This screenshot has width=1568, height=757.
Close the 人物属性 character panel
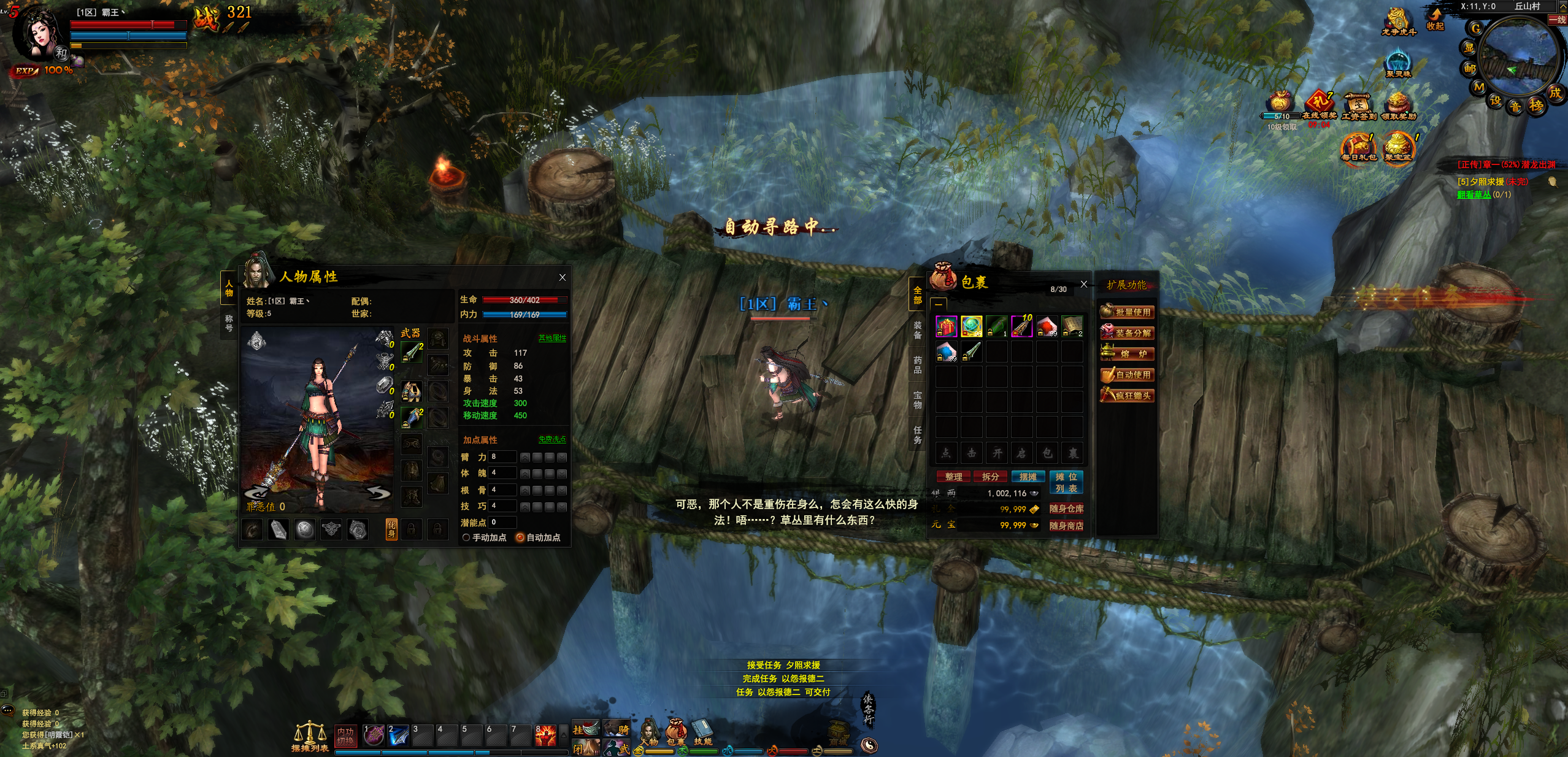(x=562, y=277)
